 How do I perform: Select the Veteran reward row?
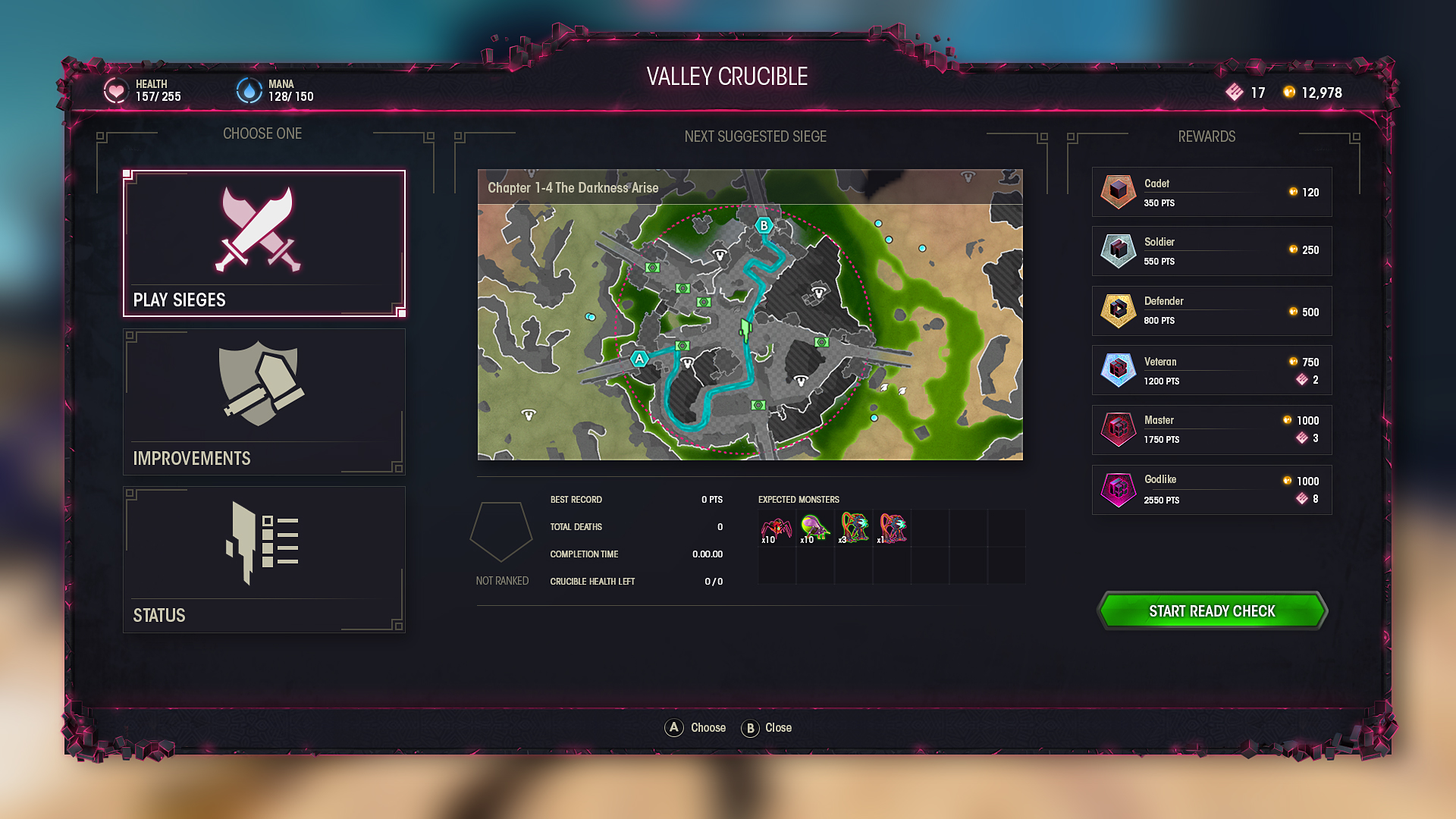pos(1211,370)
